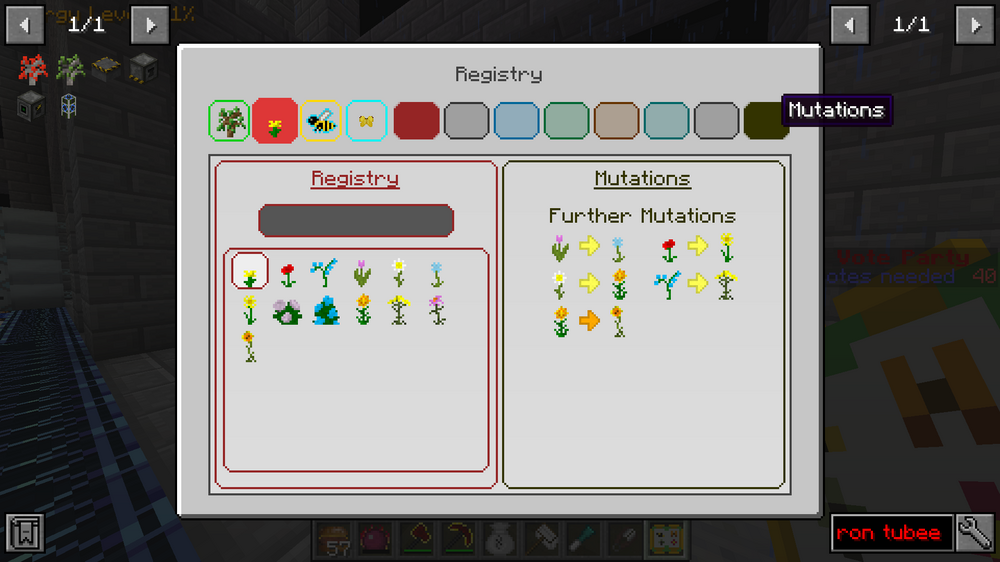Open the bookmark button in bottom-left corner
The image size is (1000, 562).
[x=24, y=533]
